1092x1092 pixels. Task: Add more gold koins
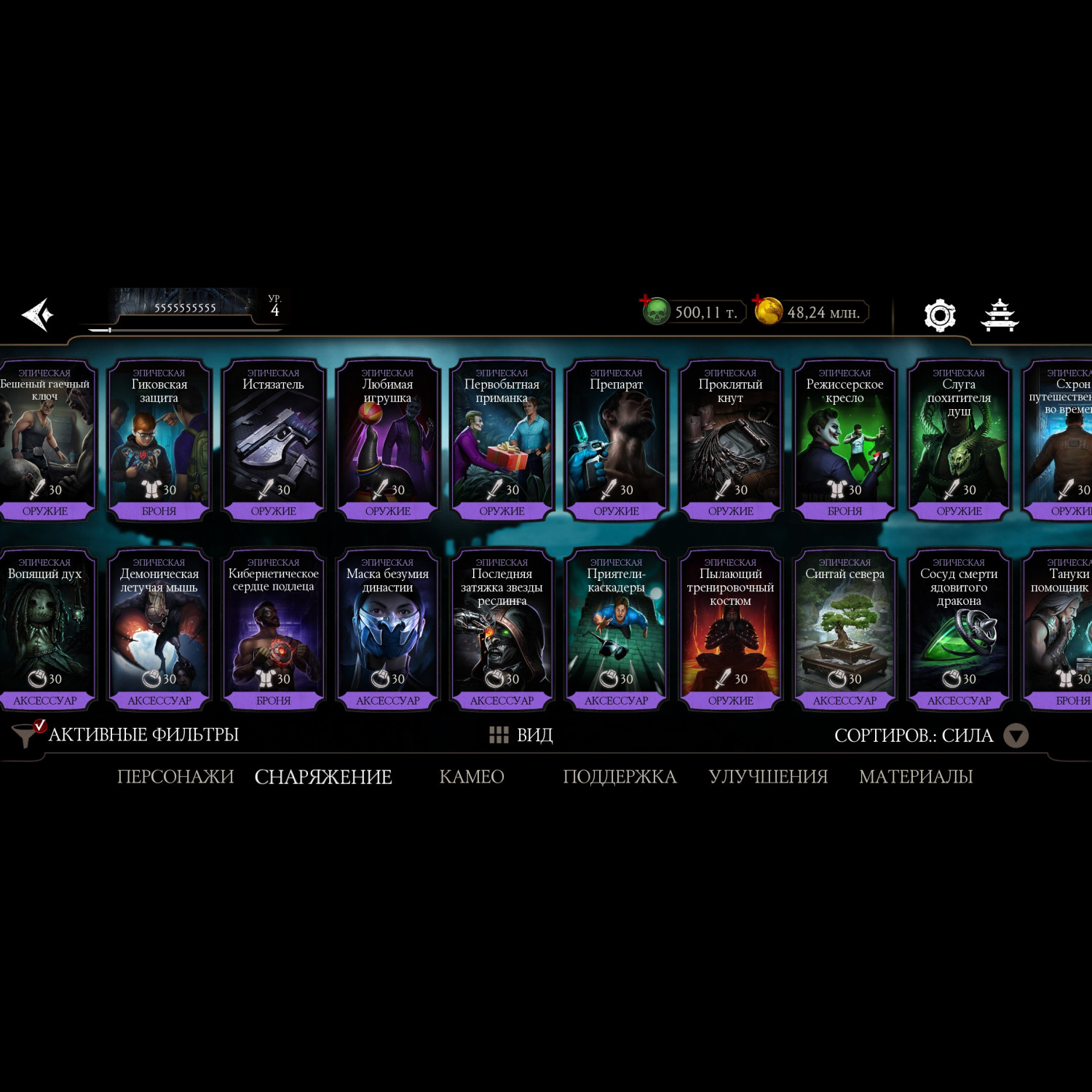click(759, 301)
